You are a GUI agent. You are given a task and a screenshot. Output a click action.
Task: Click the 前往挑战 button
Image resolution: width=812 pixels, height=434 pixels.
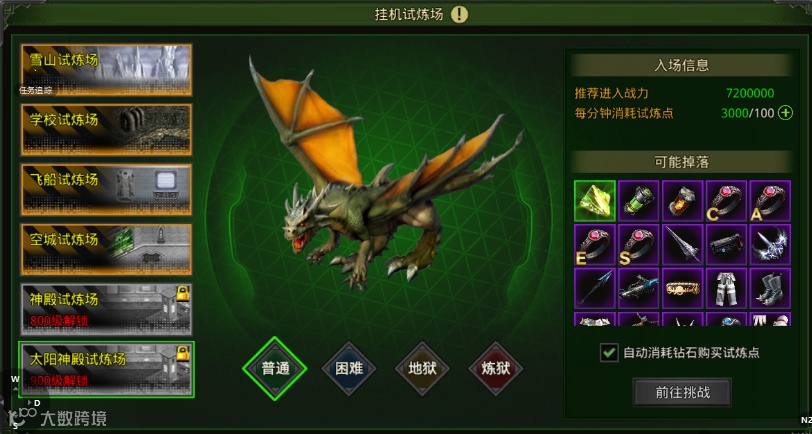[682, 392]
